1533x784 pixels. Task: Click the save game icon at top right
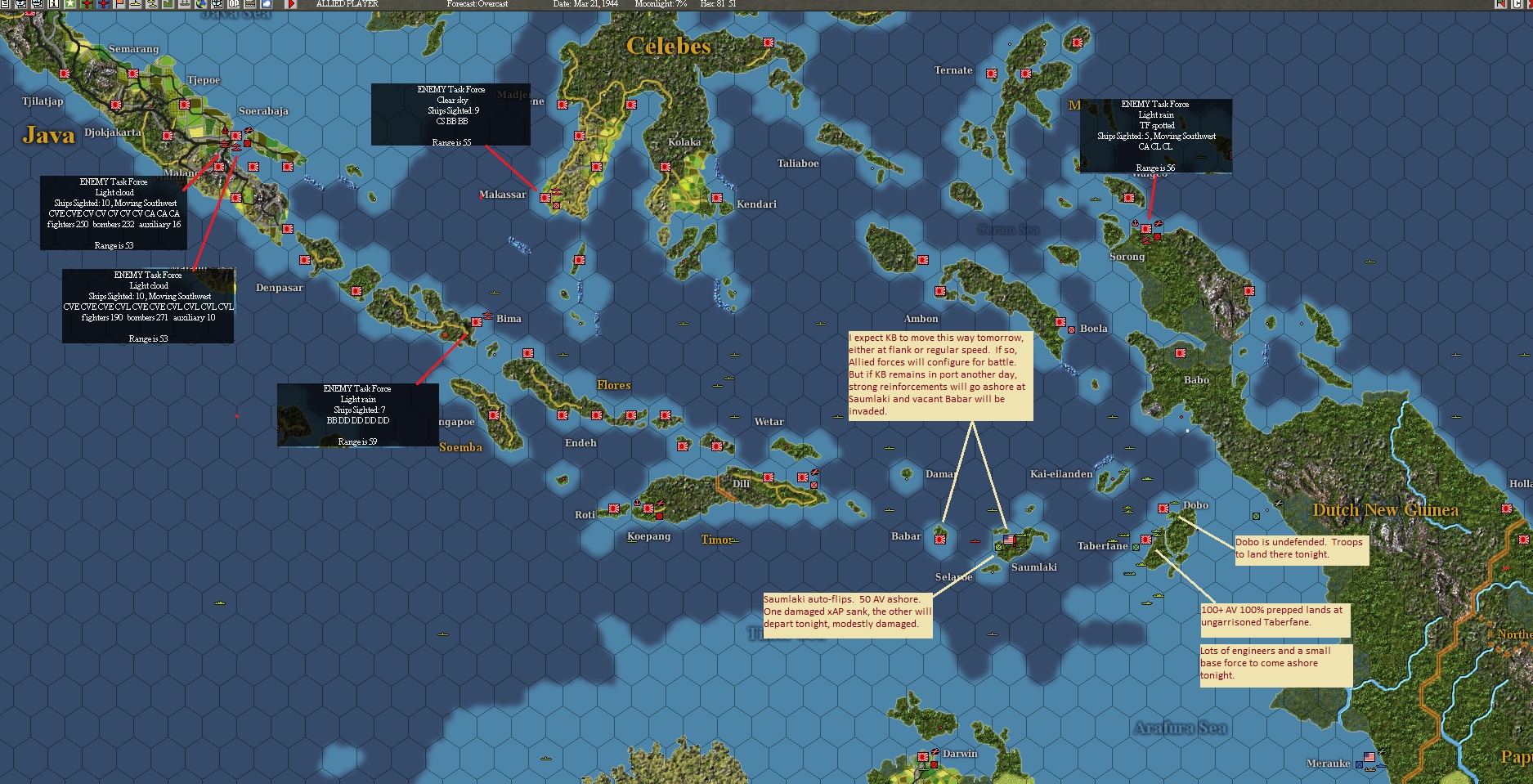pyautogui.click(x=1498, y=7)
